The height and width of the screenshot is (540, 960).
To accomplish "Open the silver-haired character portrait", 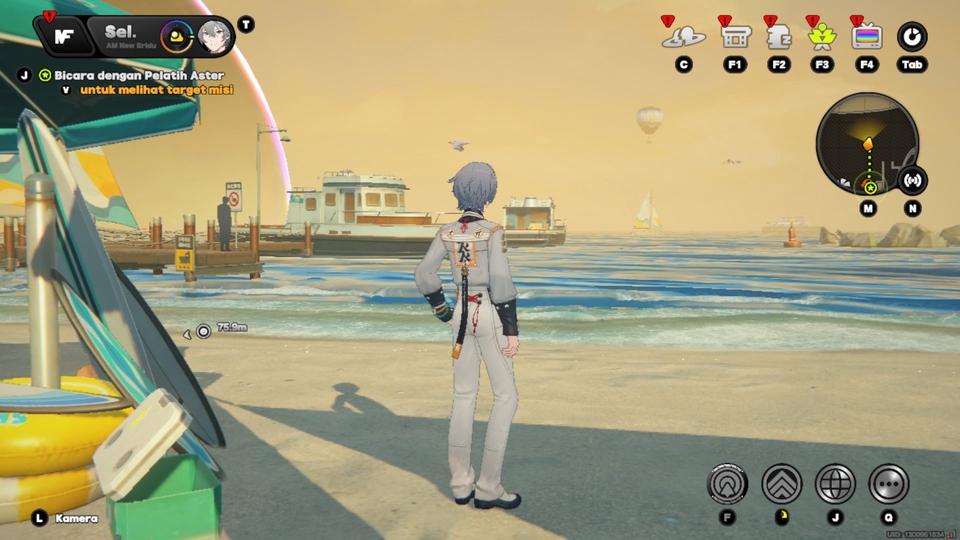I will (212, 37).
